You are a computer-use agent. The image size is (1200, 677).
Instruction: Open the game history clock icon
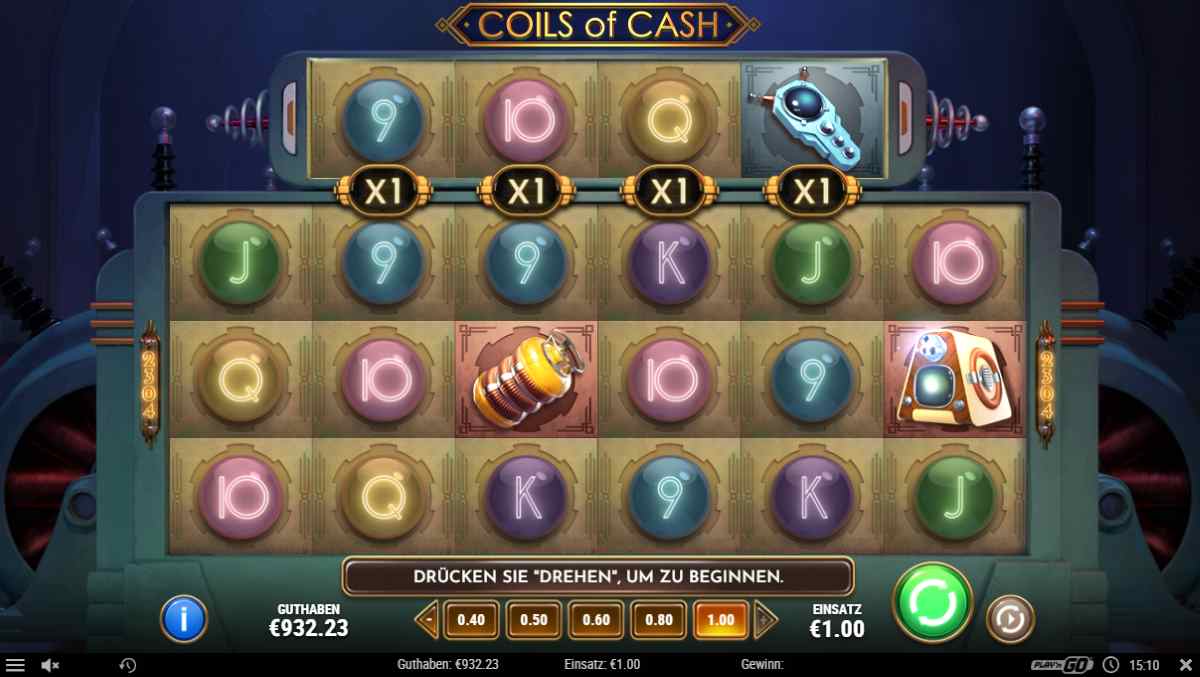[x=127, y=665]
